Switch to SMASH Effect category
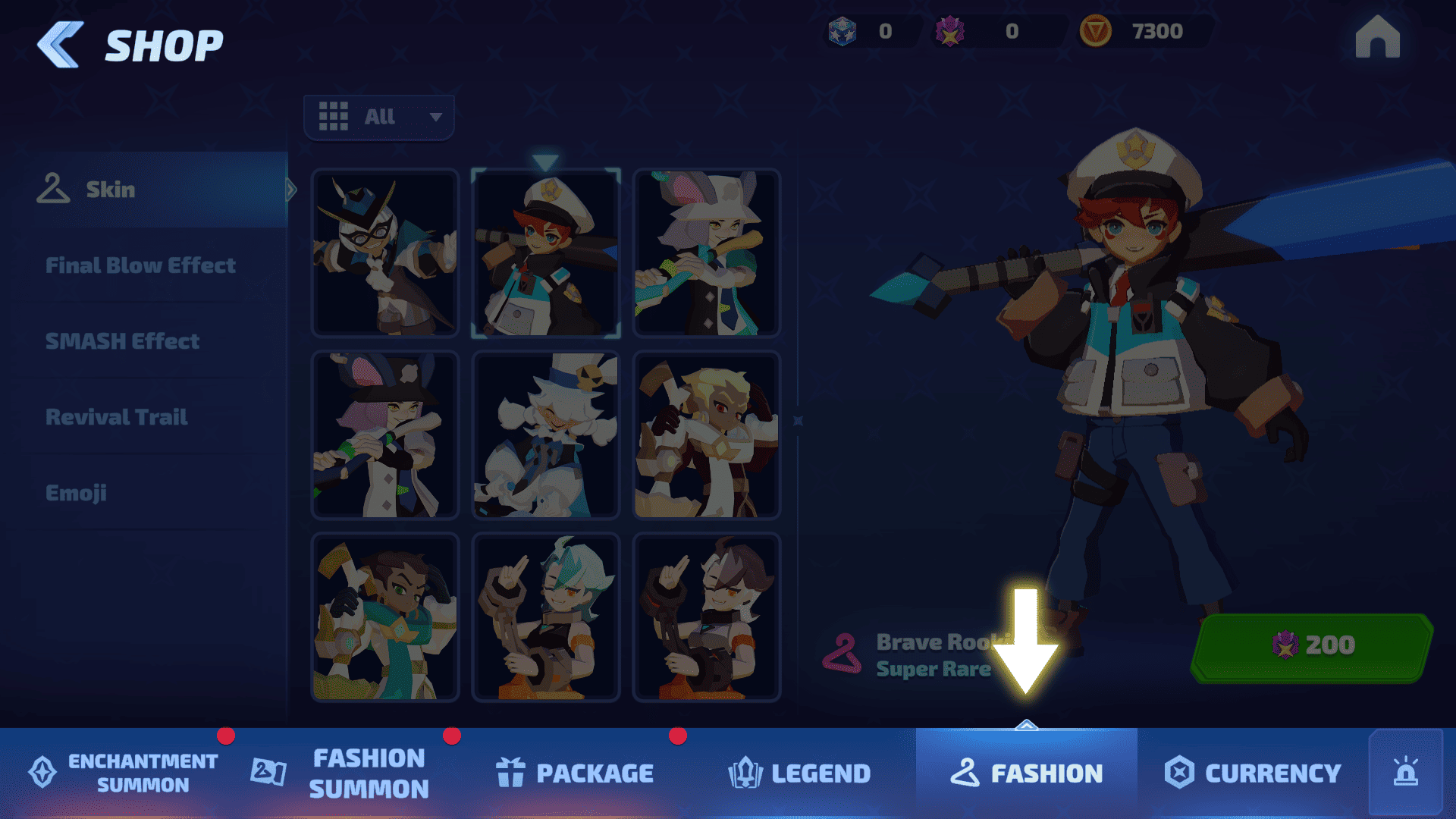 pos(123,341)
